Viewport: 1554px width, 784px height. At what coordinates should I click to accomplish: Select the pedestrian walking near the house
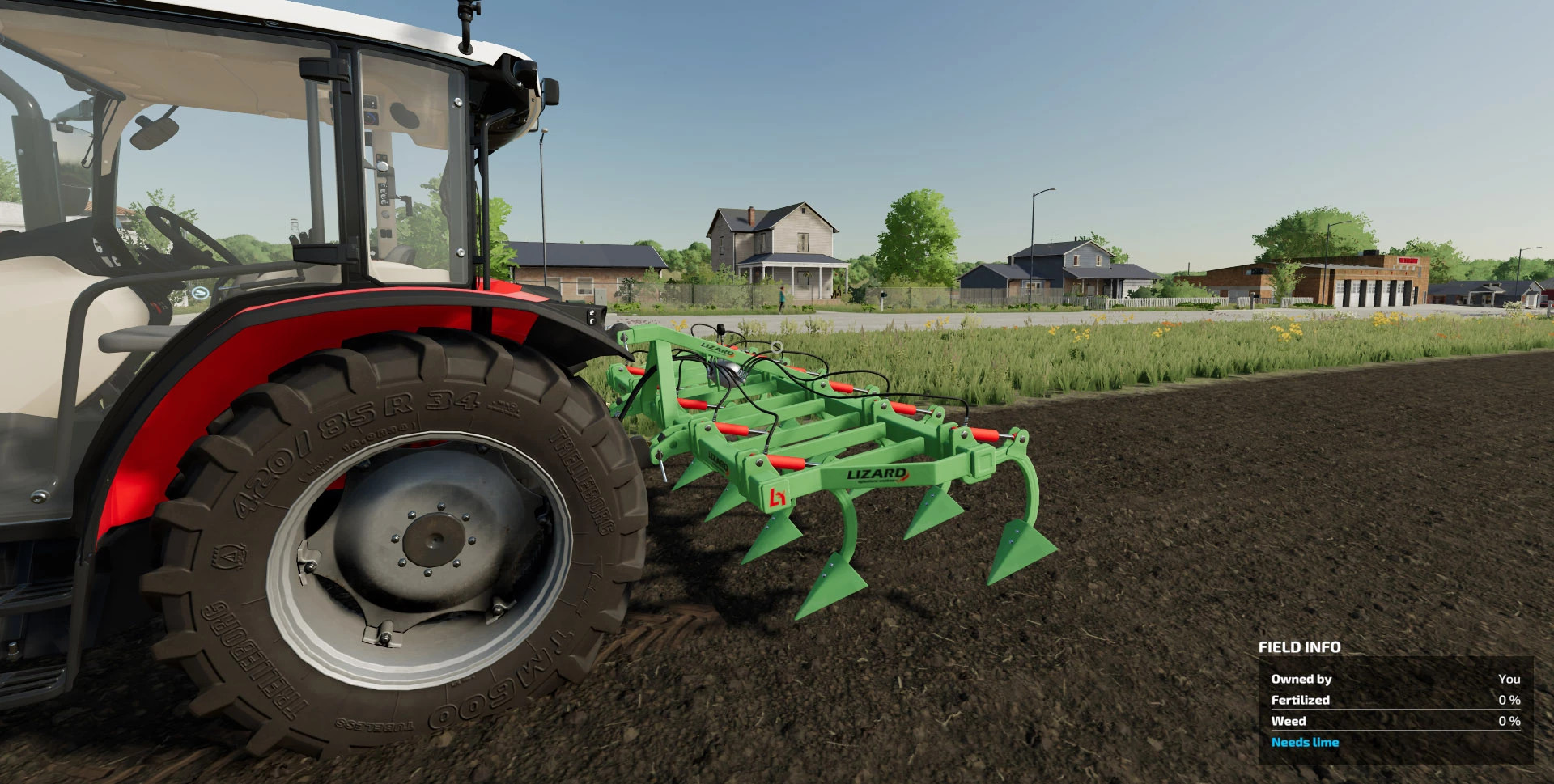[782, 297]
